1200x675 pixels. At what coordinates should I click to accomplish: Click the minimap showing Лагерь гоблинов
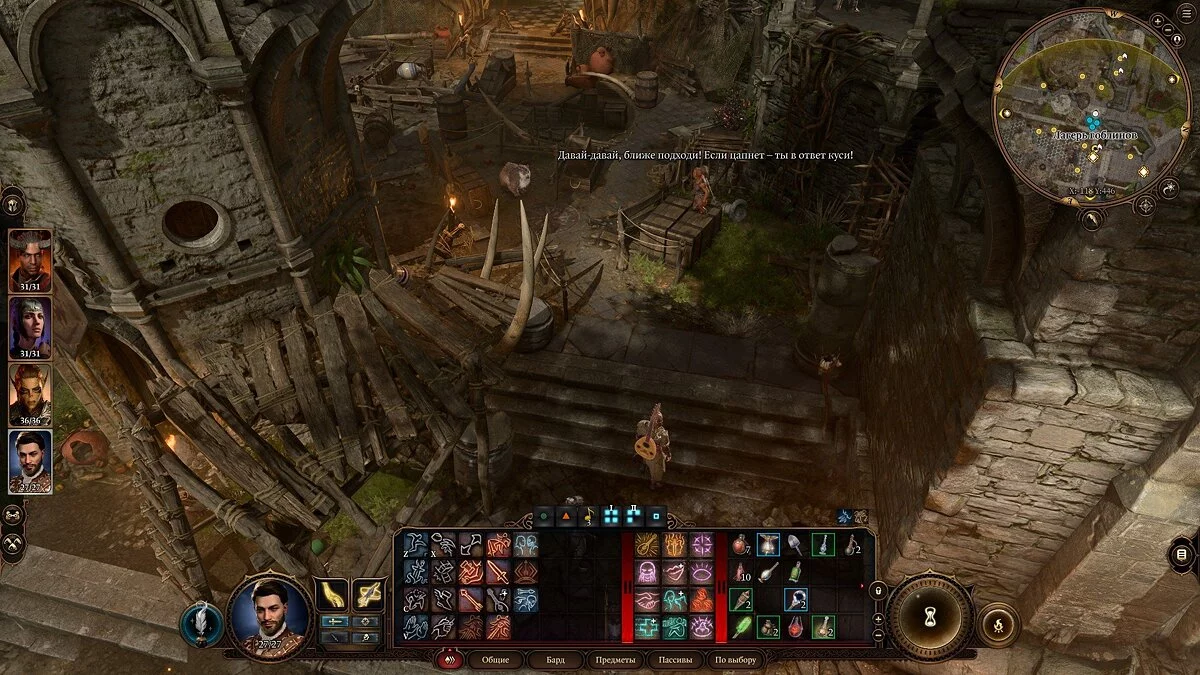pyautogui.click(x=1092, y=107)
